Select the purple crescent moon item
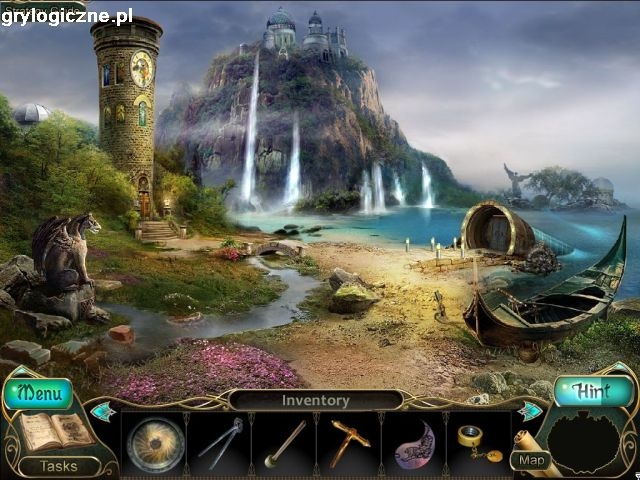The width and height of the screenshot is (640, 480). click(x=413, y=444)
